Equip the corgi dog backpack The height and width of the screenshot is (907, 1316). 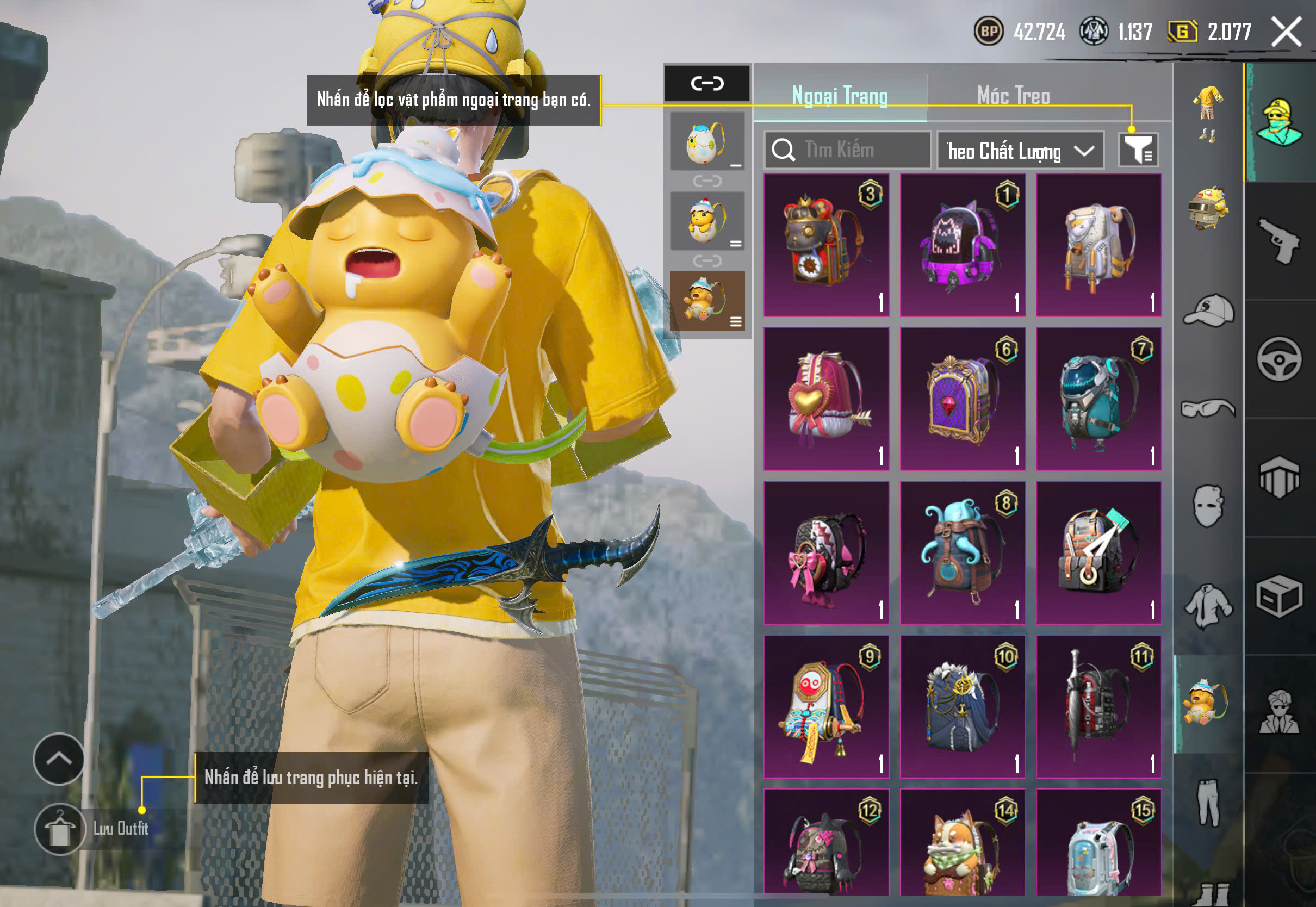(x=963, y=847)
